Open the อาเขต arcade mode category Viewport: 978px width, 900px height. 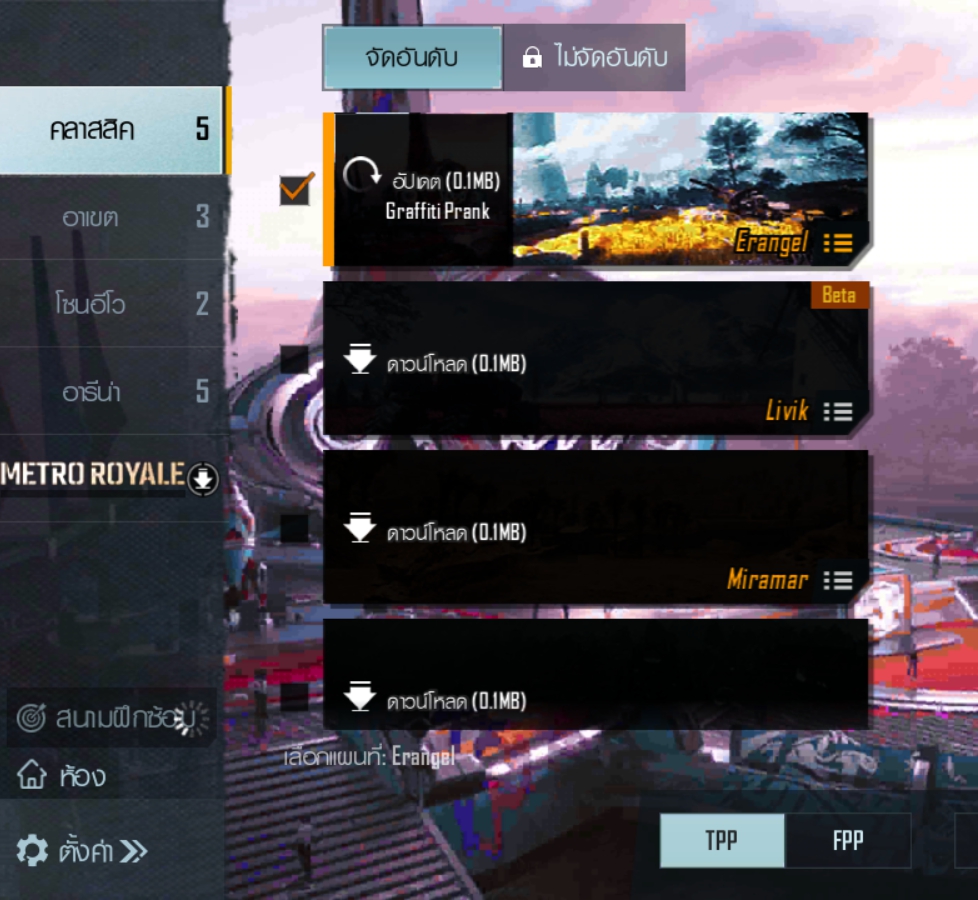(x=110, y=217)
